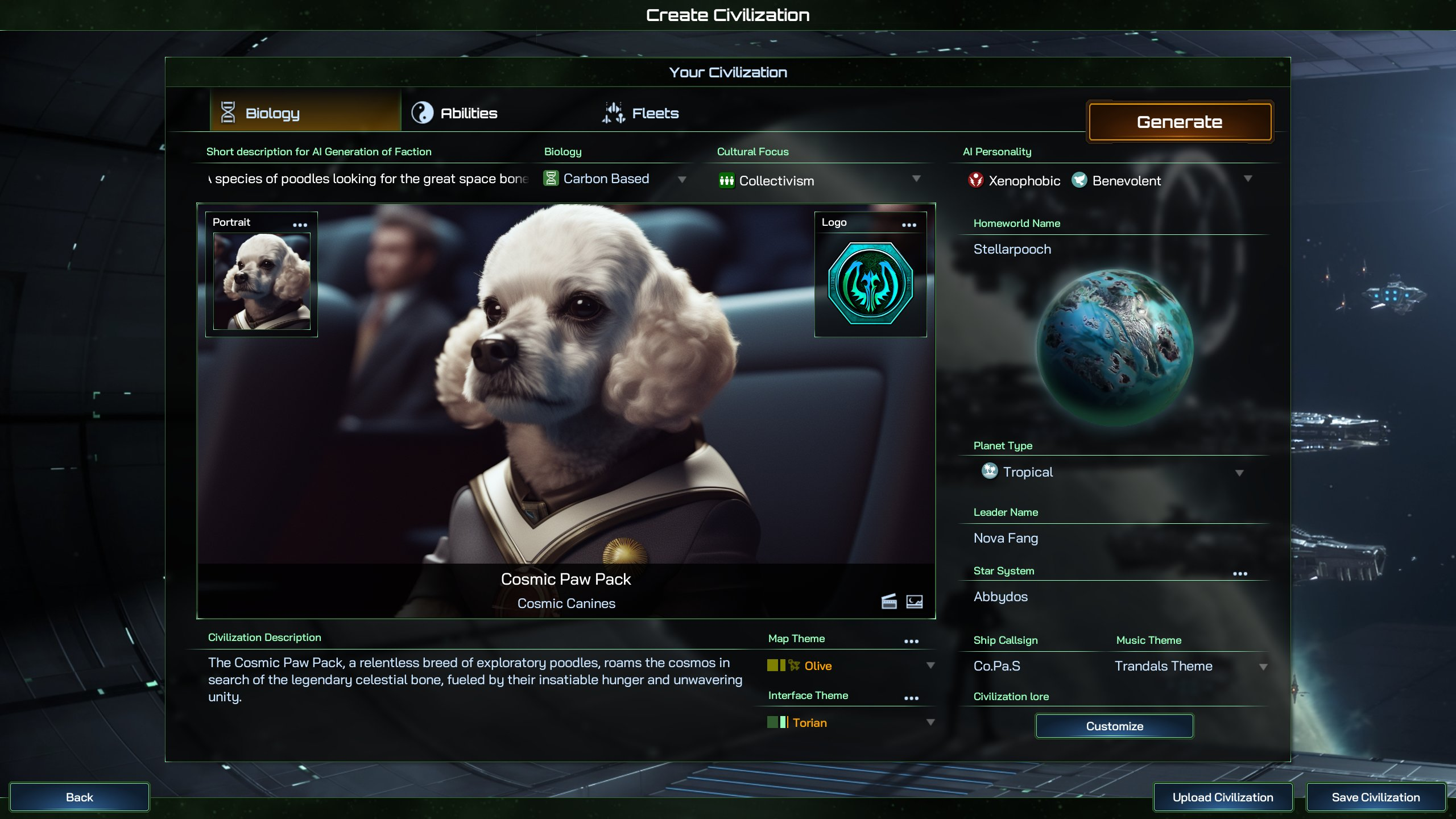Select the teal civilization logo

[x=870, y=283]
